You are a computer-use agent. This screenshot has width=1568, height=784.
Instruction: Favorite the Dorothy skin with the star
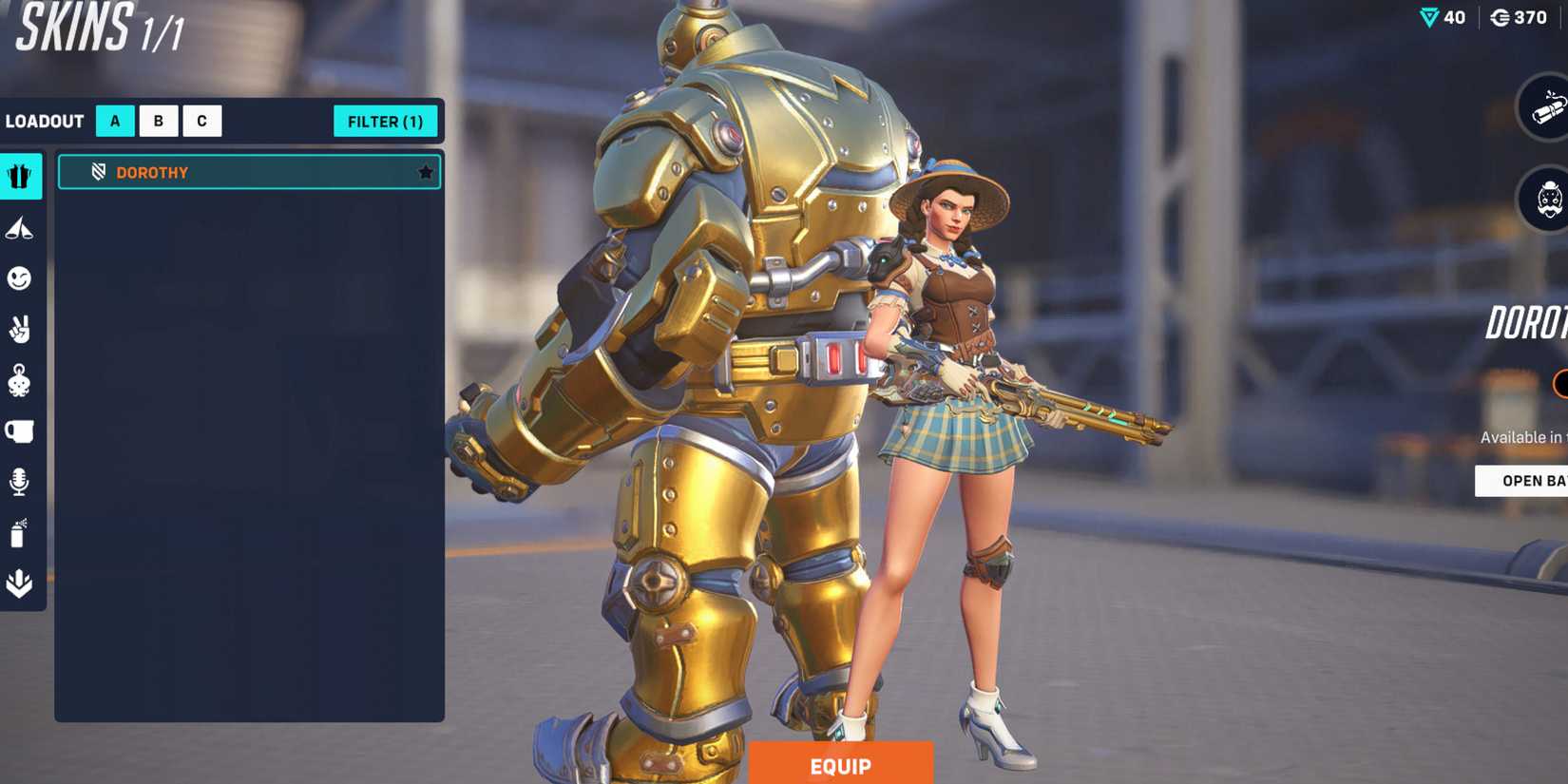[x=425, y=172]
